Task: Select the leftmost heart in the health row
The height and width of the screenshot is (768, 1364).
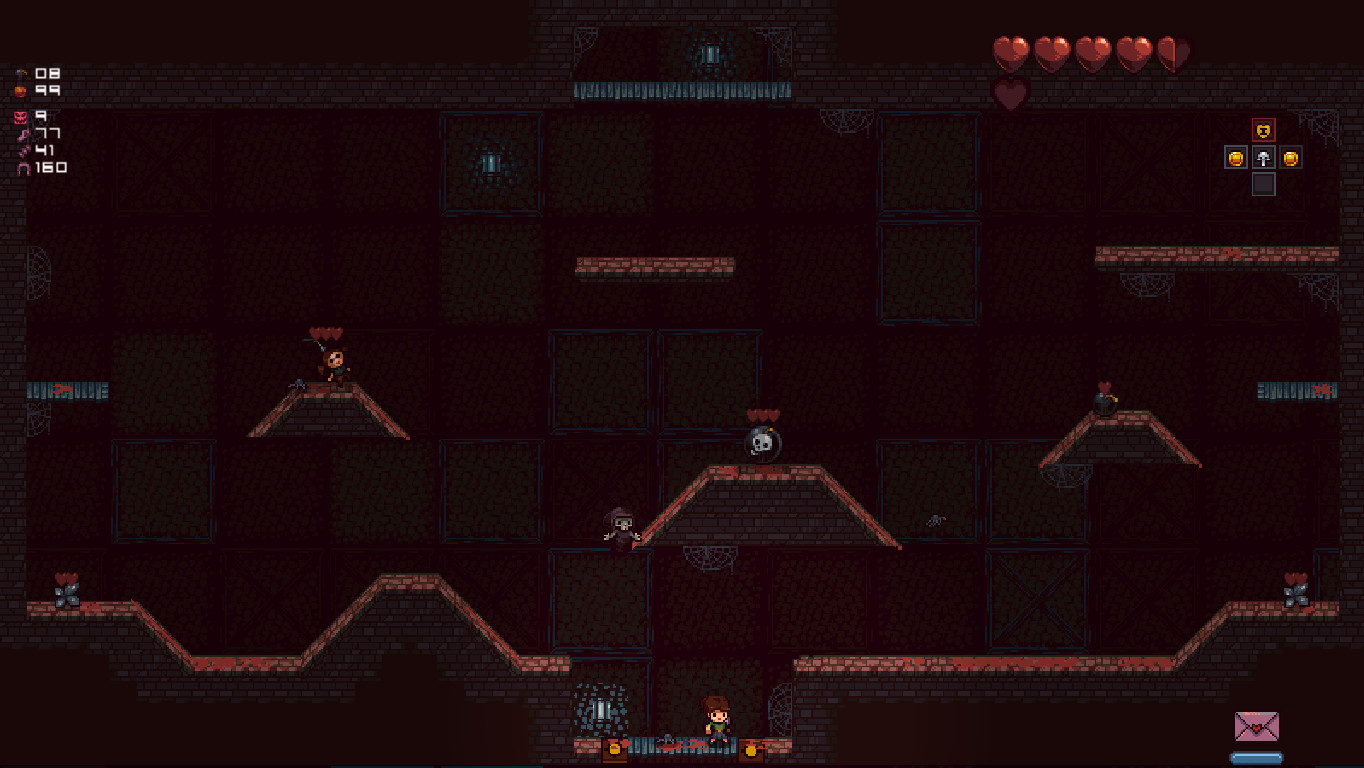Action: point(1010,50)
